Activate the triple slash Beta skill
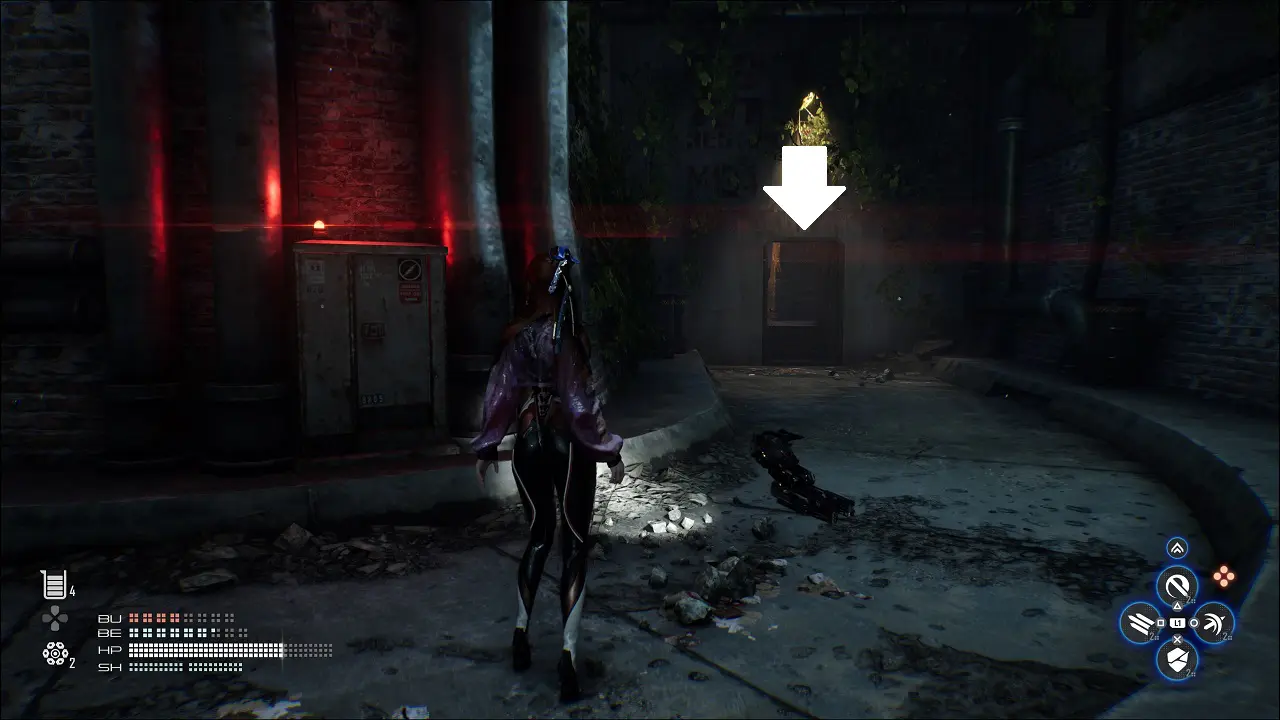Image resolution: width=1280 pixels, height=720 pixels. 1140,623
